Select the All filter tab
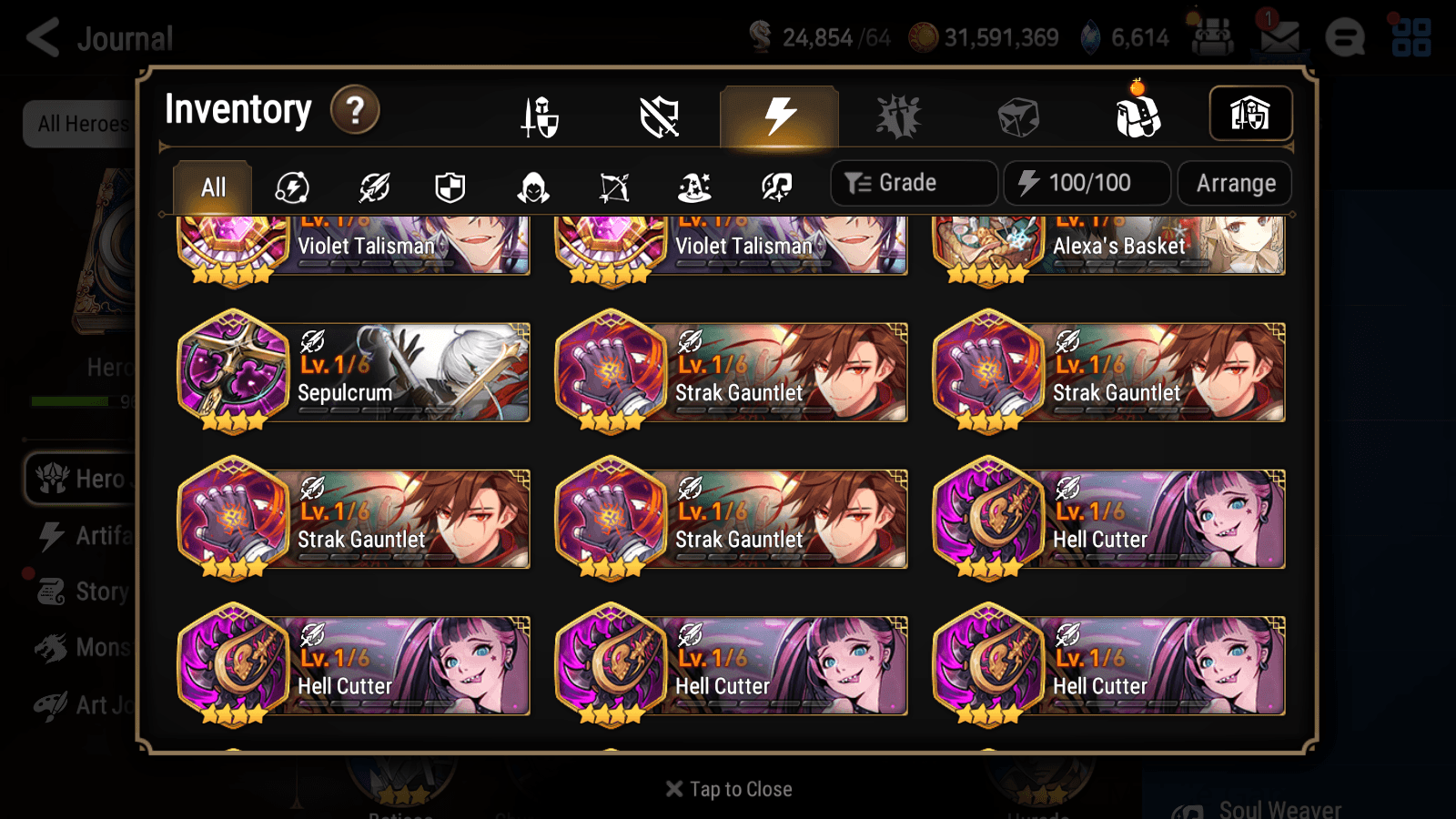This screenshot has height=819, width=1456. [211, 187]
